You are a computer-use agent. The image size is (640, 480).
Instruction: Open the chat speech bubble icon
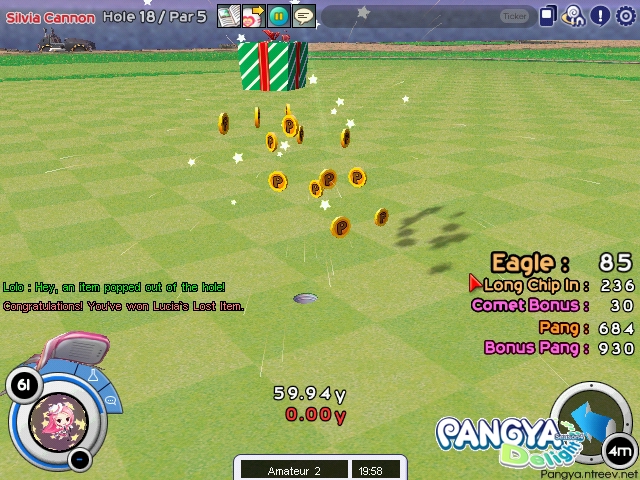303,16
